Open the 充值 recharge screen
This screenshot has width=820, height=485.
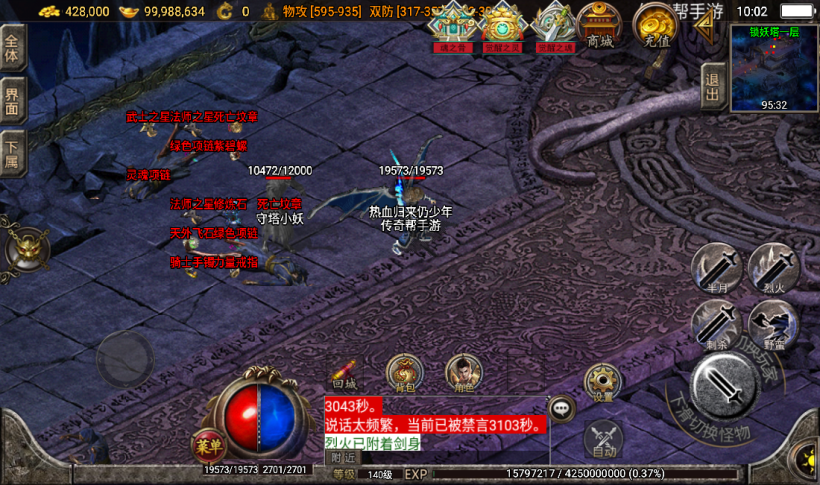pyautogui.click(x=657, y=25)
